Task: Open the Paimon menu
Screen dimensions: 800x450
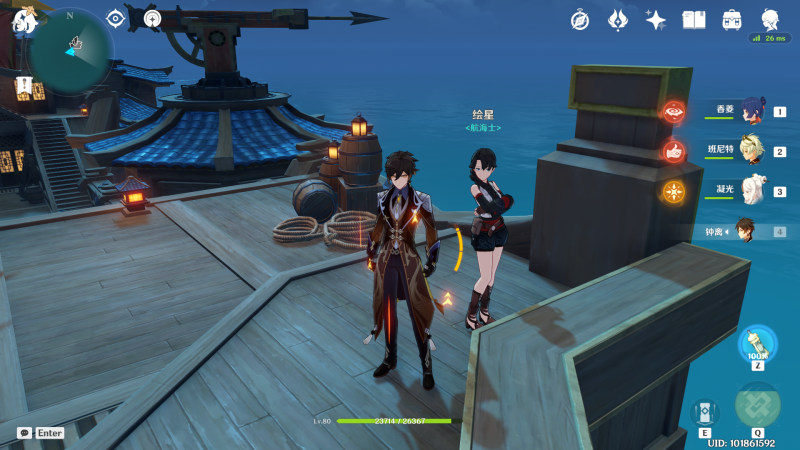Action: (x=24, y=19)
